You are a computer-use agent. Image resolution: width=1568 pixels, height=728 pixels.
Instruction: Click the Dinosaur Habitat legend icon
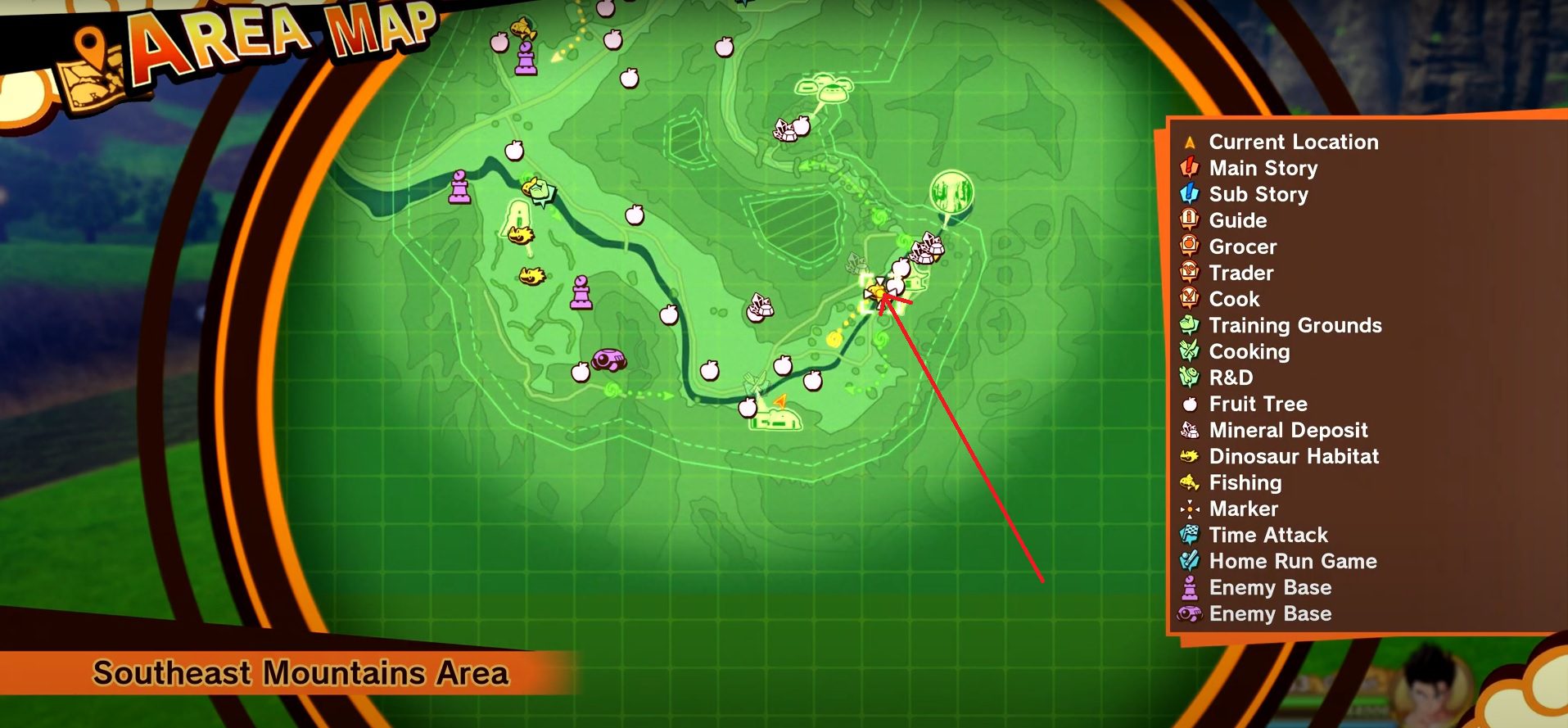point(1189,456)
